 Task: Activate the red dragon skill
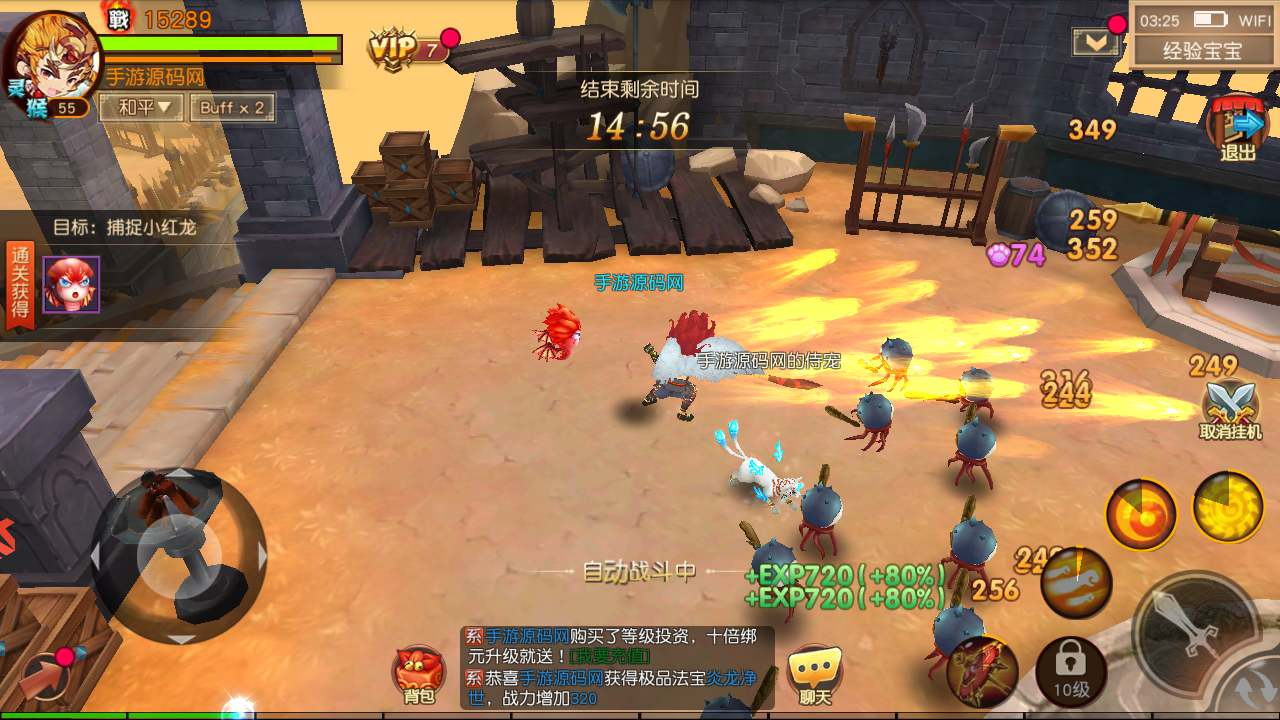pyautogui.click(x=982, y=670)
